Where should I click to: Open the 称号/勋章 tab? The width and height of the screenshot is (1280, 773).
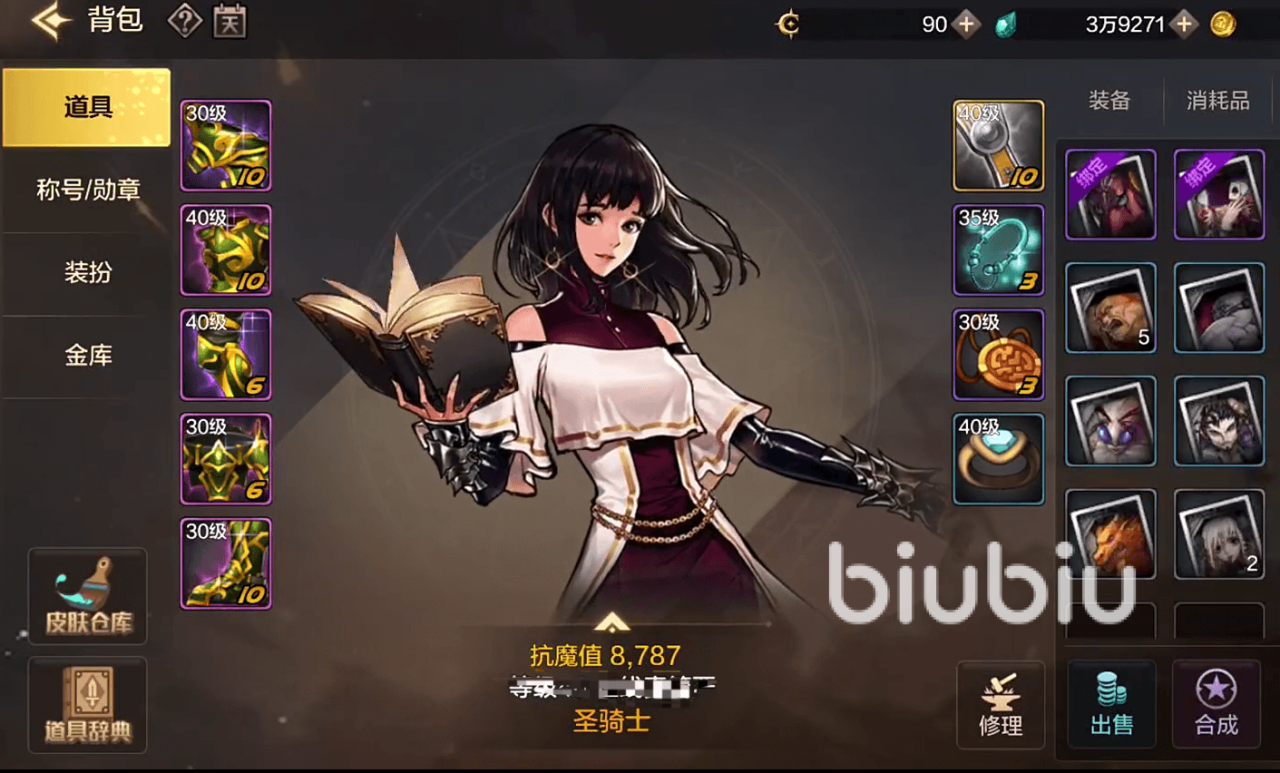(x=87, y=190)
